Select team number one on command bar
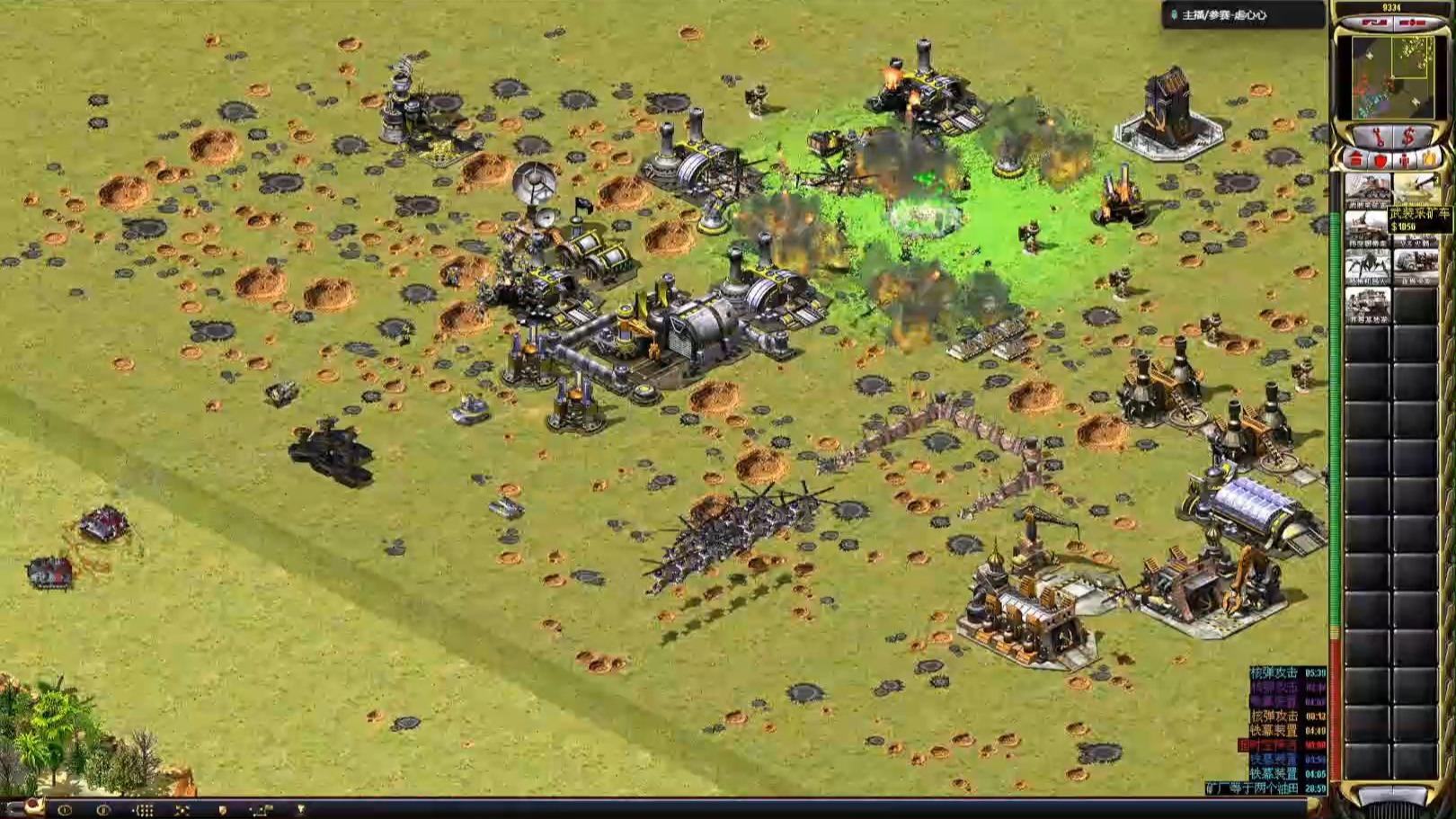 click(65, 810)
